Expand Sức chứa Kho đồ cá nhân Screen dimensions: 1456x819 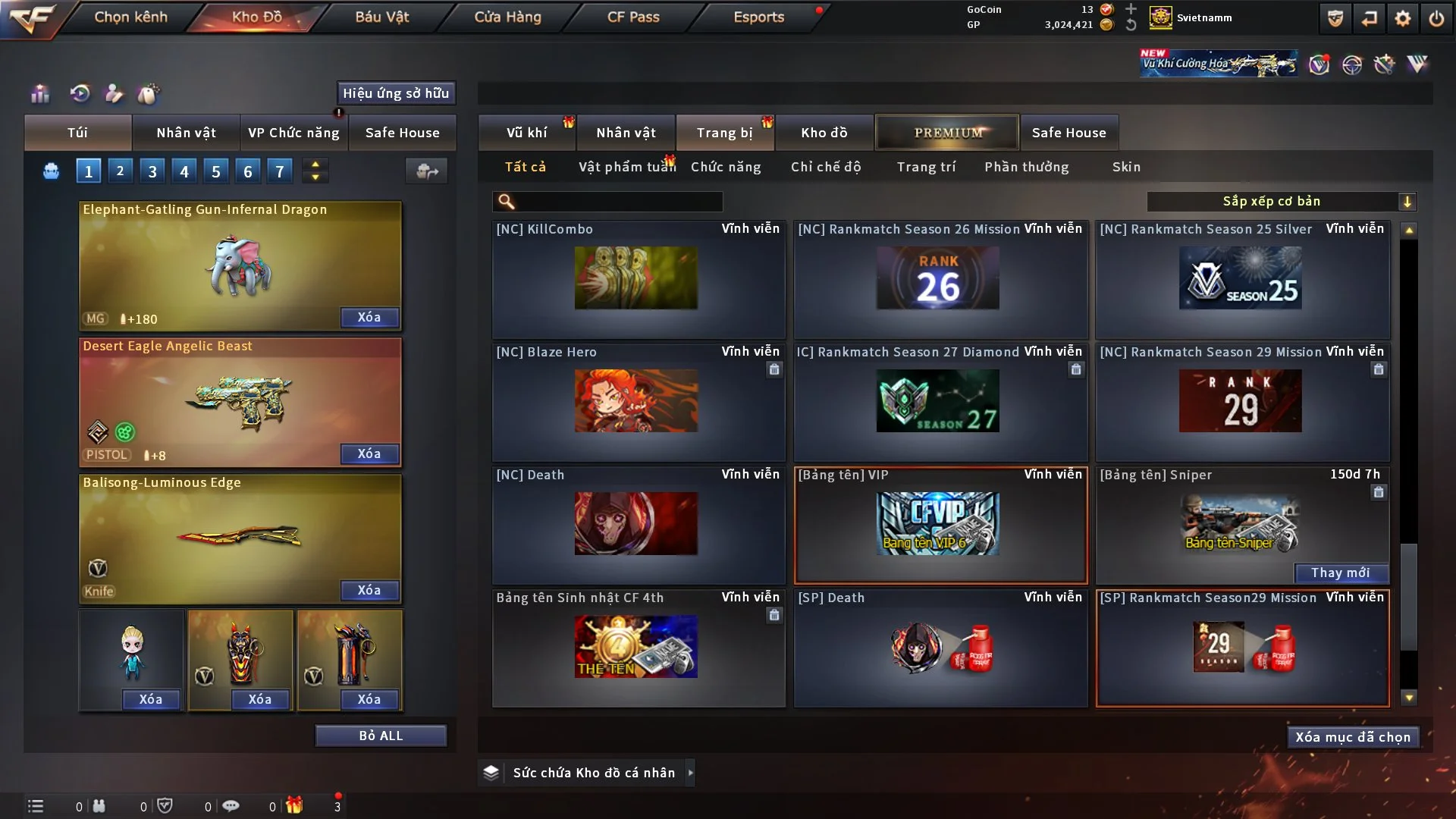tap(689, 773)
